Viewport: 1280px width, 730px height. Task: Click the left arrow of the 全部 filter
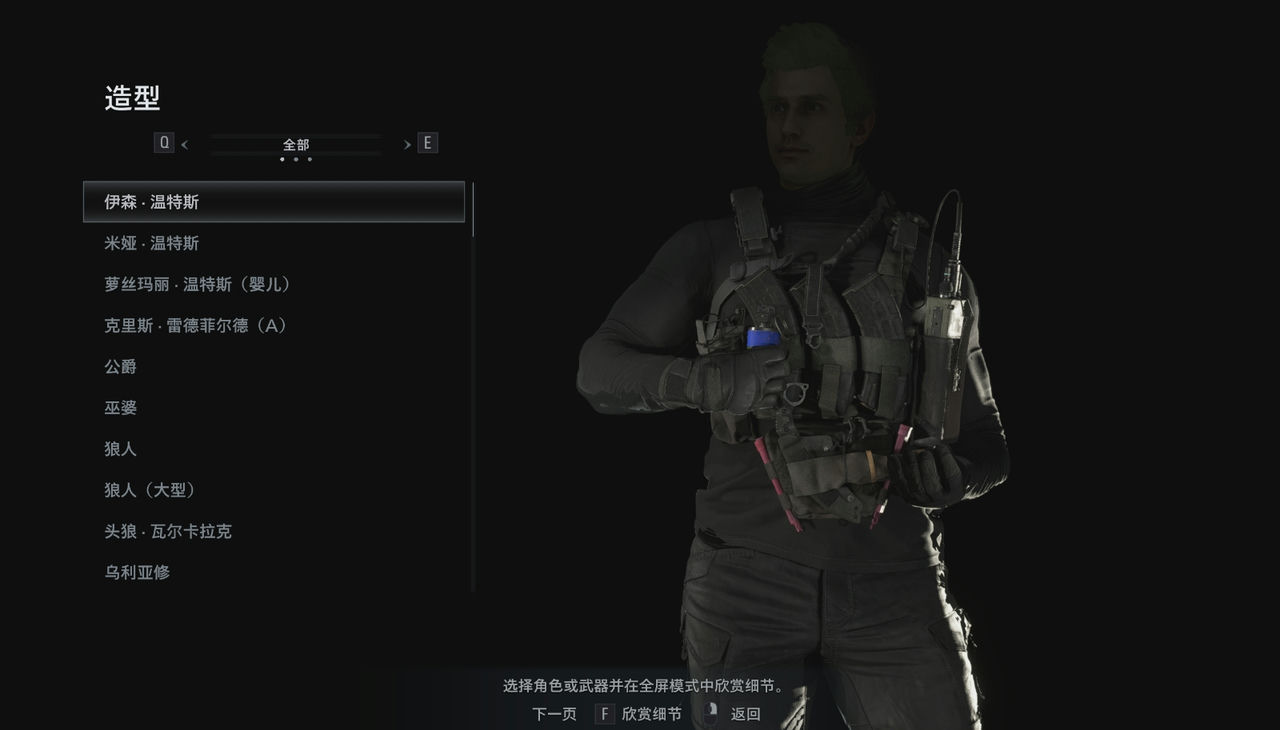(185, 143)
